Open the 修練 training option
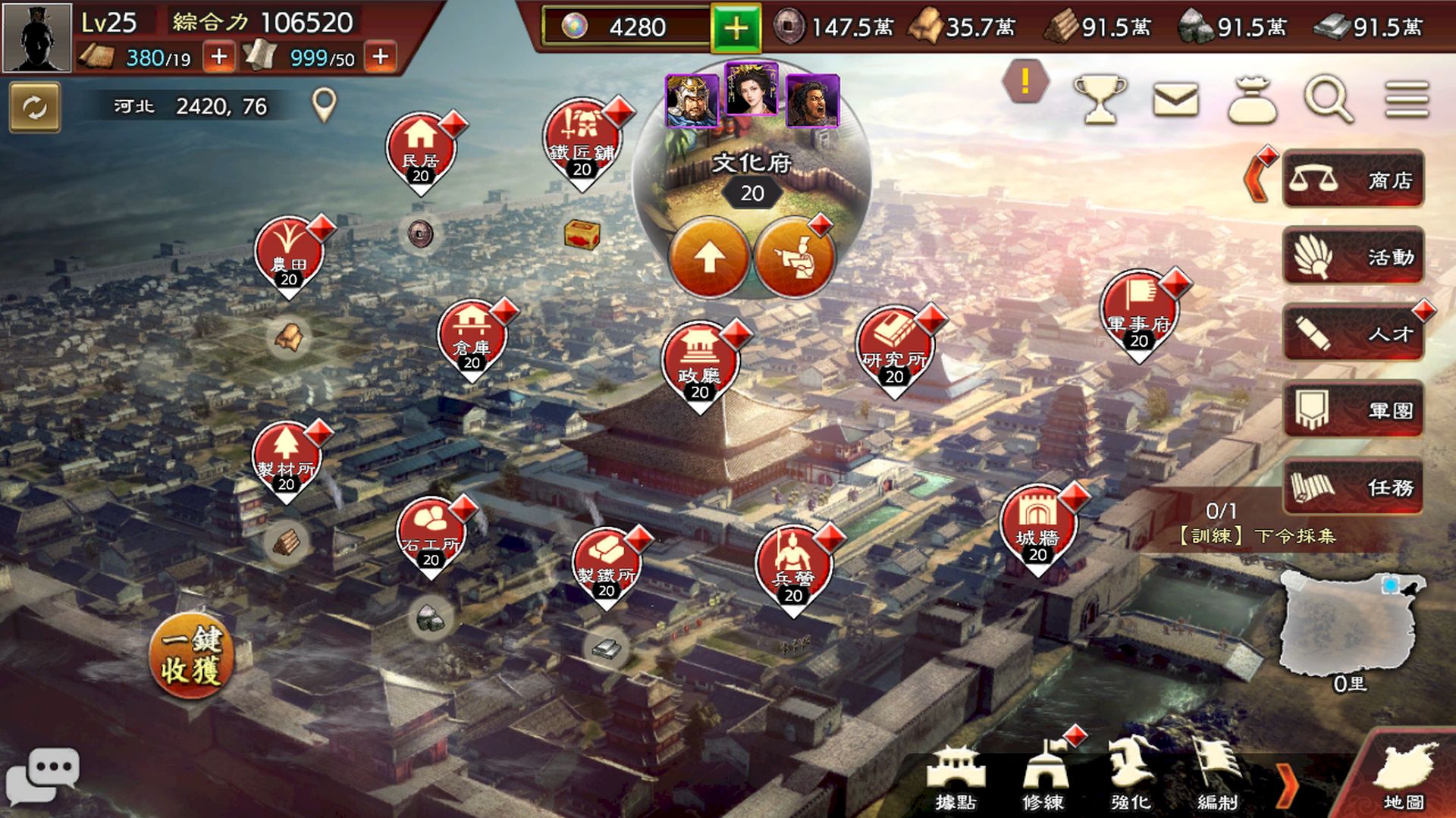Screen dimensions: 1456x818 point(1044,777)
